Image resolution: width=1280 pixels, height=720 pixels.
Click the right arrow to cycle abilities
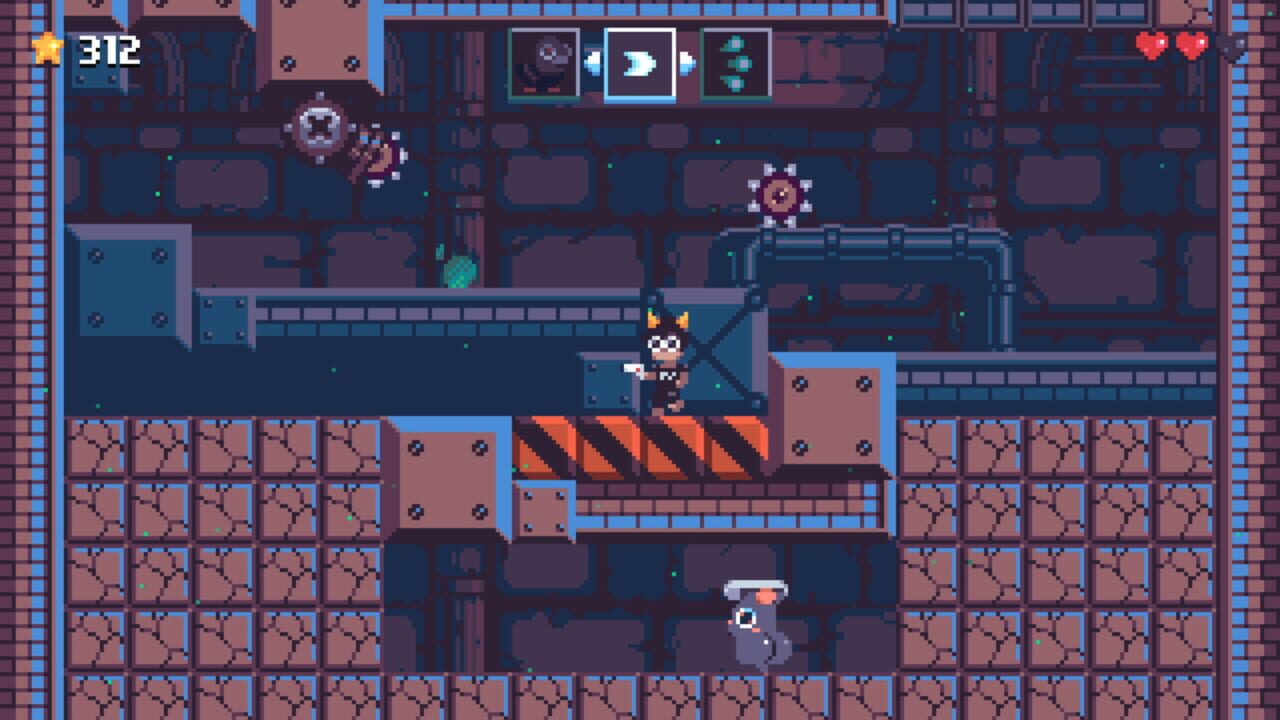pos(688,64)
